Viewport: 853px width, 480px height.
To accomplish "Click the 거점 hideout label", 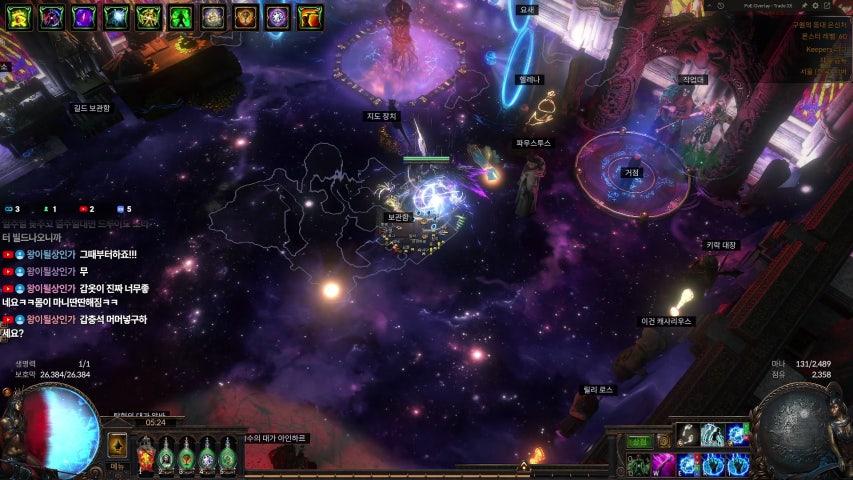I will pos(632,172).
